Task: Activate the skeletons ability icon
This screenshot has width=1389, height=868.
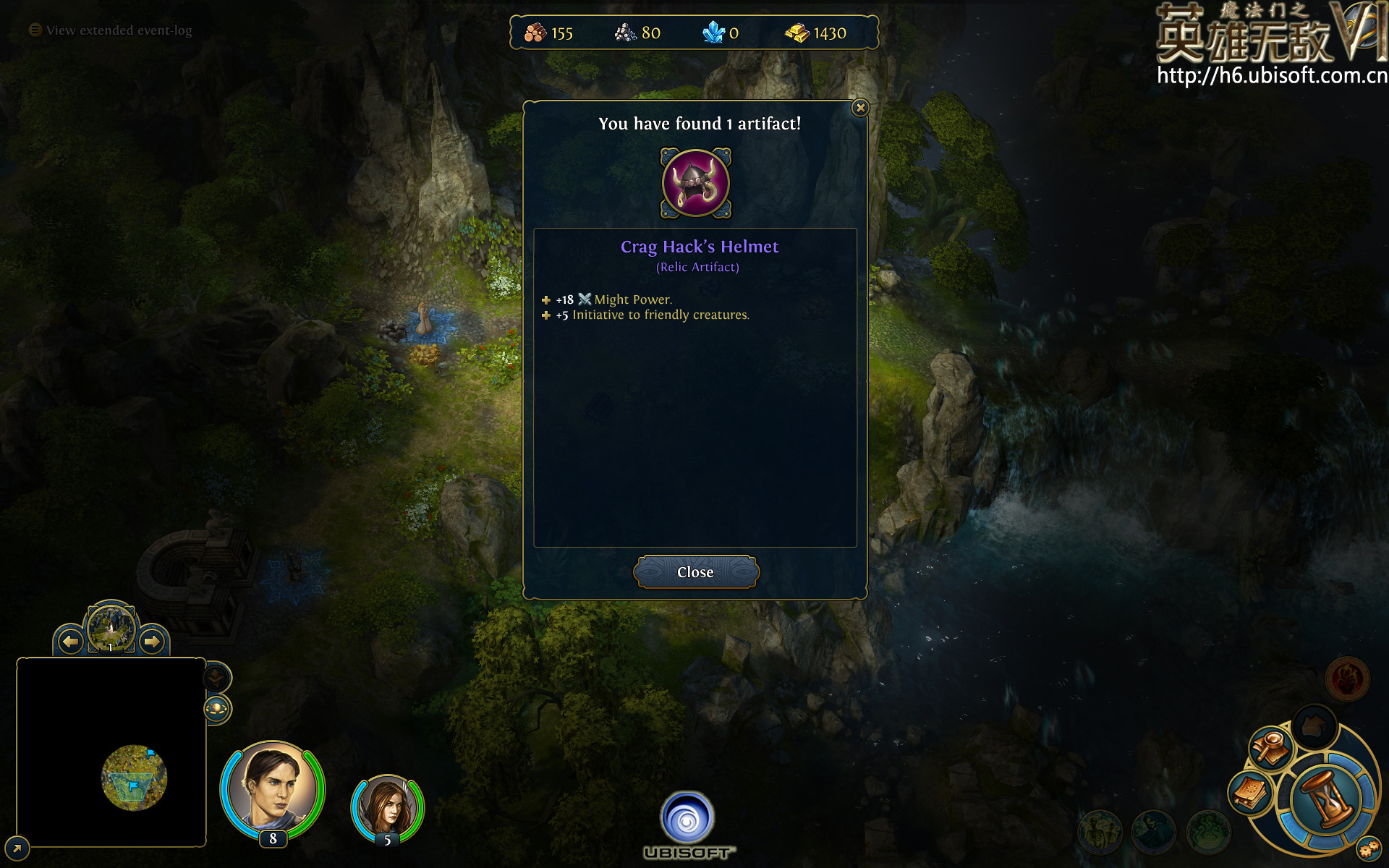Action: pos(1100,831)
